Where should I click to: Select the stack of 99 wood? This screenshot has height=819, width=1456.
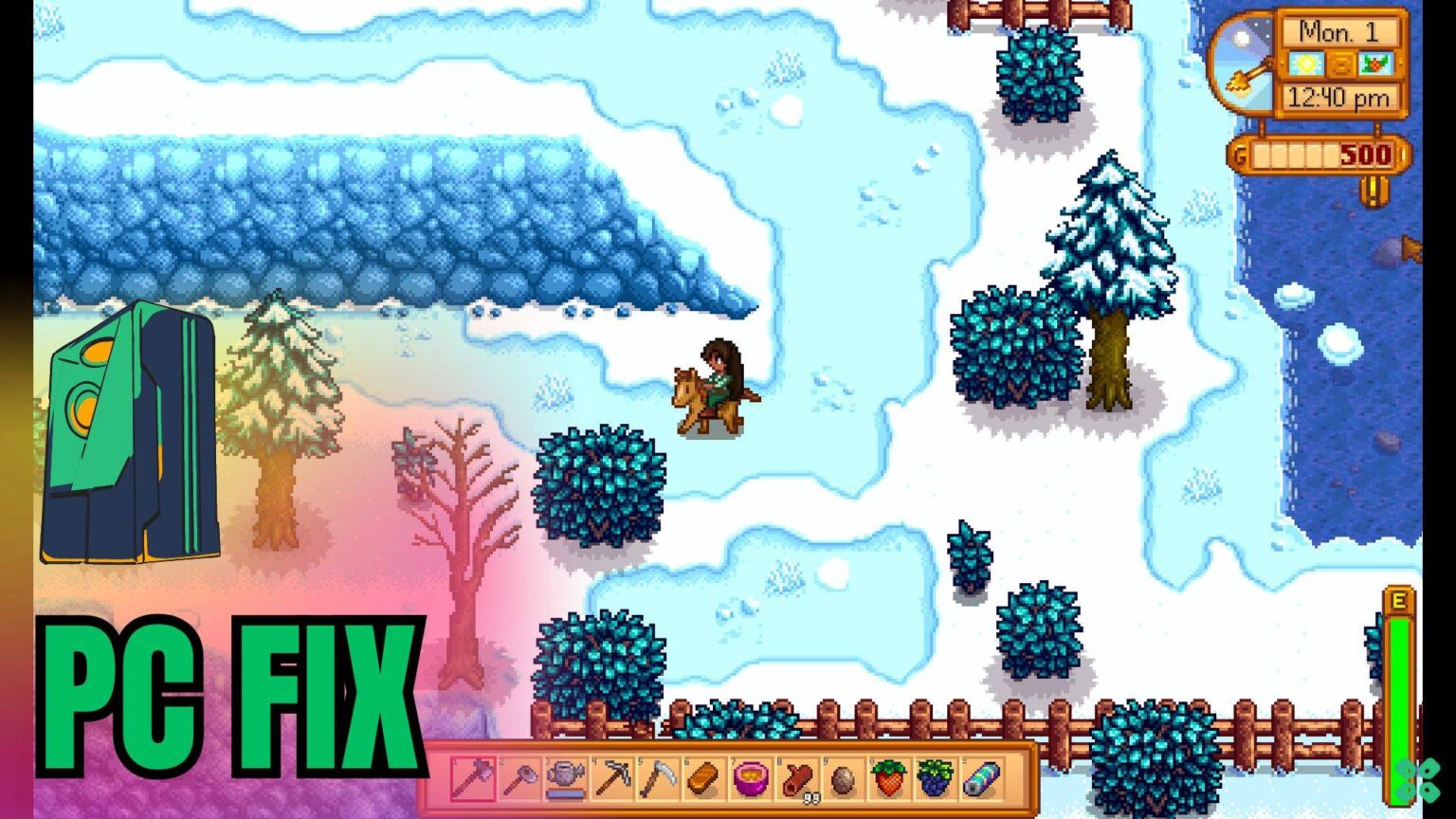pyautogui.click(x=797, y=777)
